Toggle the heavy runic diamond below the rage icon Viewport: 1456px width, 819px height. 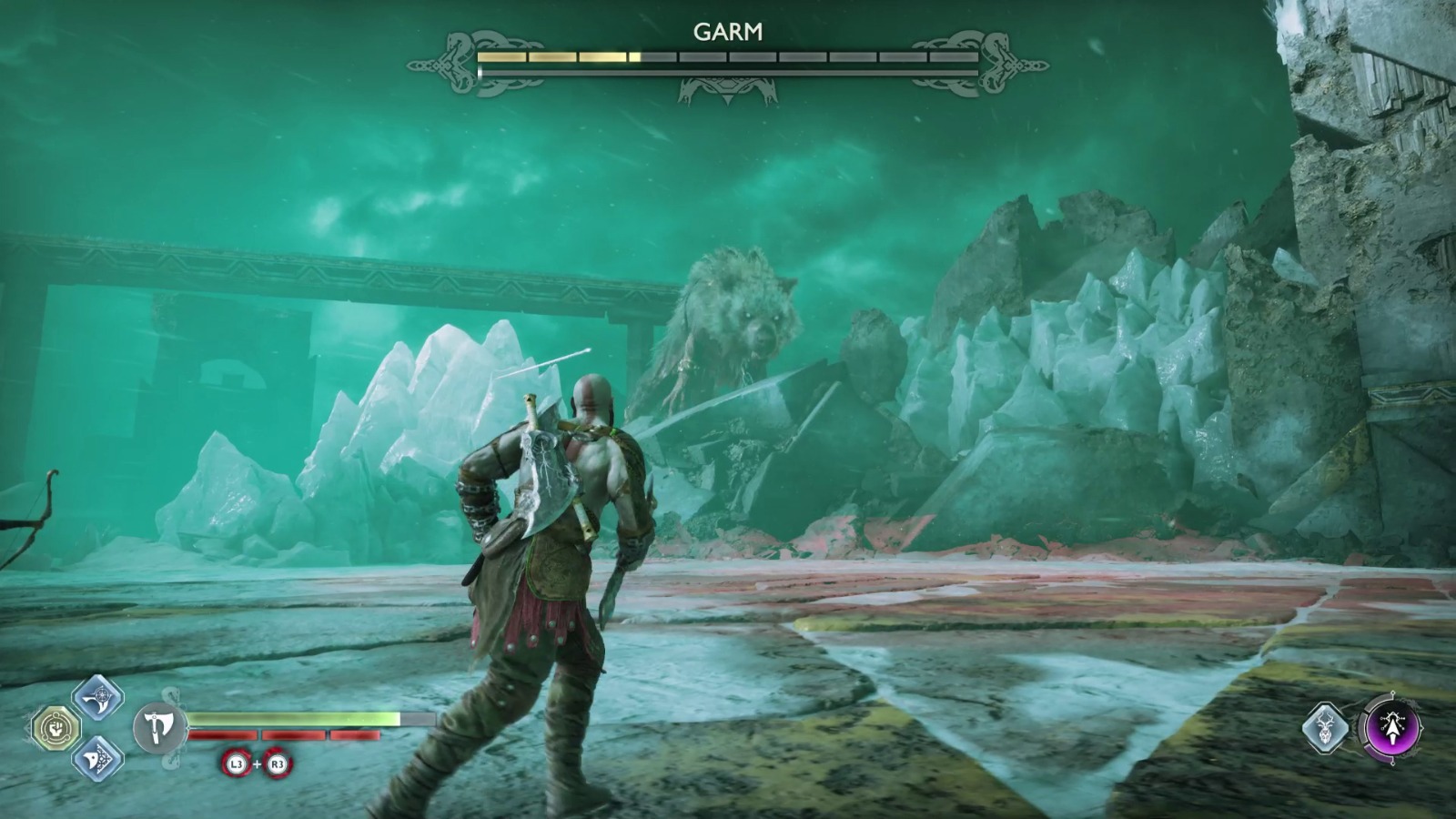(x=100, y=757)
